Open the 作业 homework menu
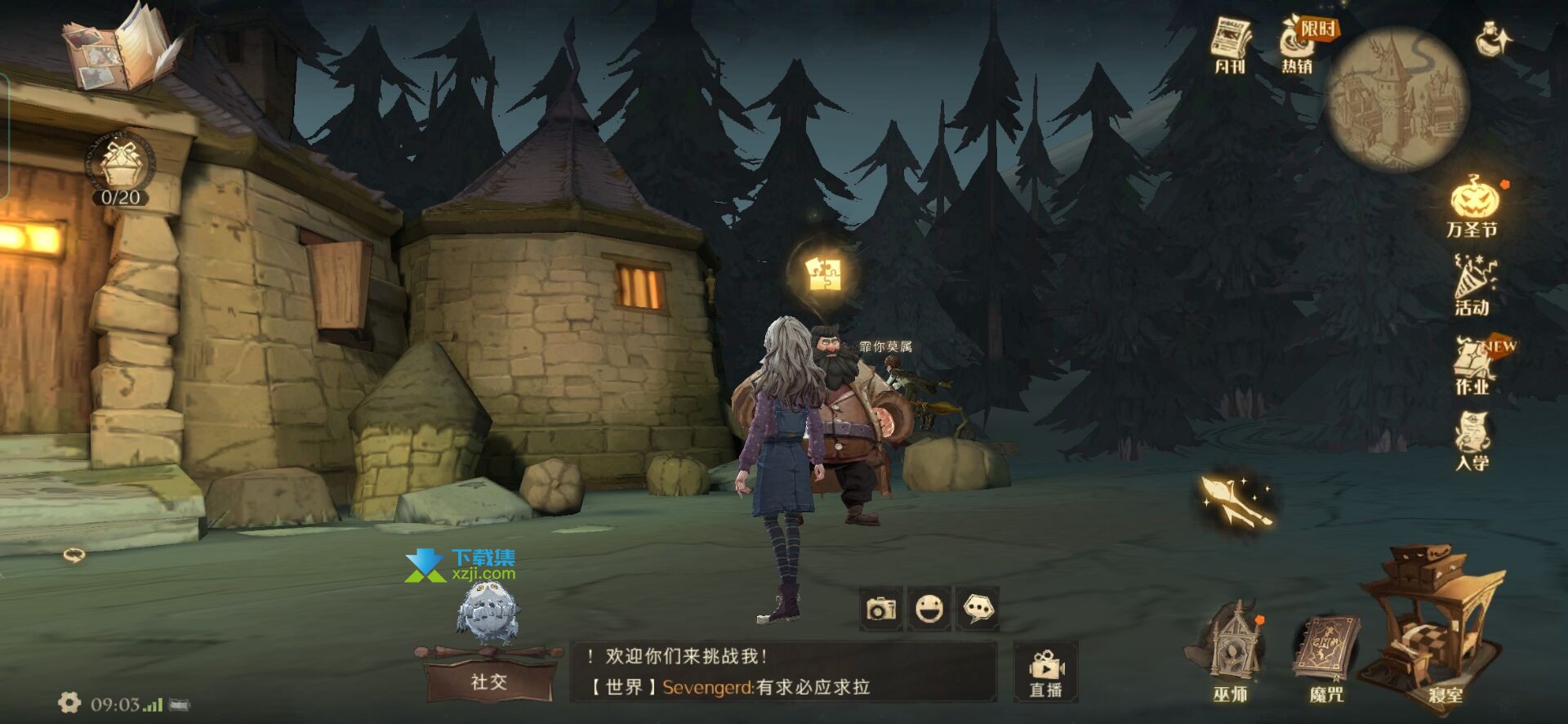Image resolution: width=1568 pixels, height=724 pixels. point(1473,364)
